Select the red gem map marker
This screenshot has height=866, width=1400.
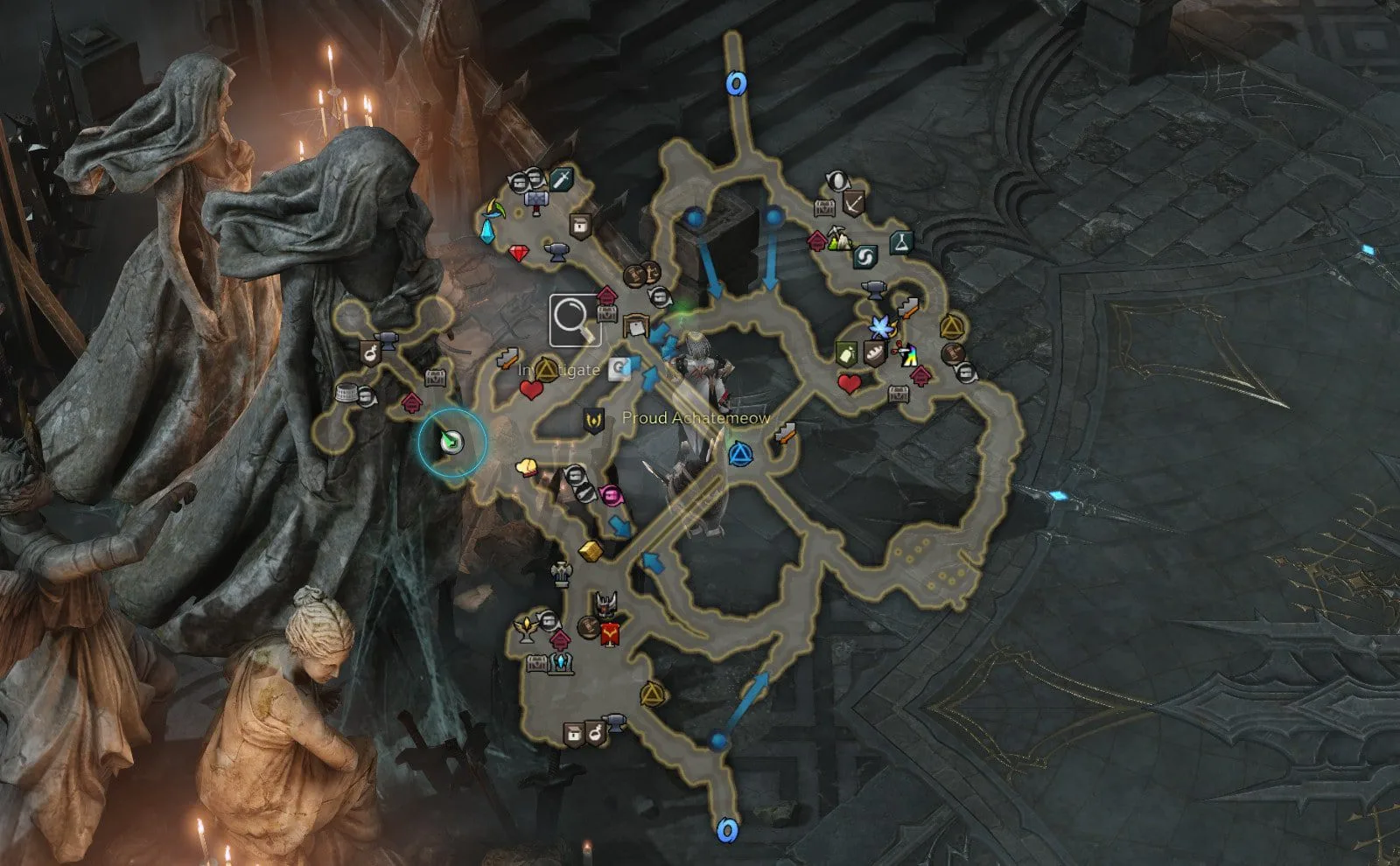(x=519, y=254)
